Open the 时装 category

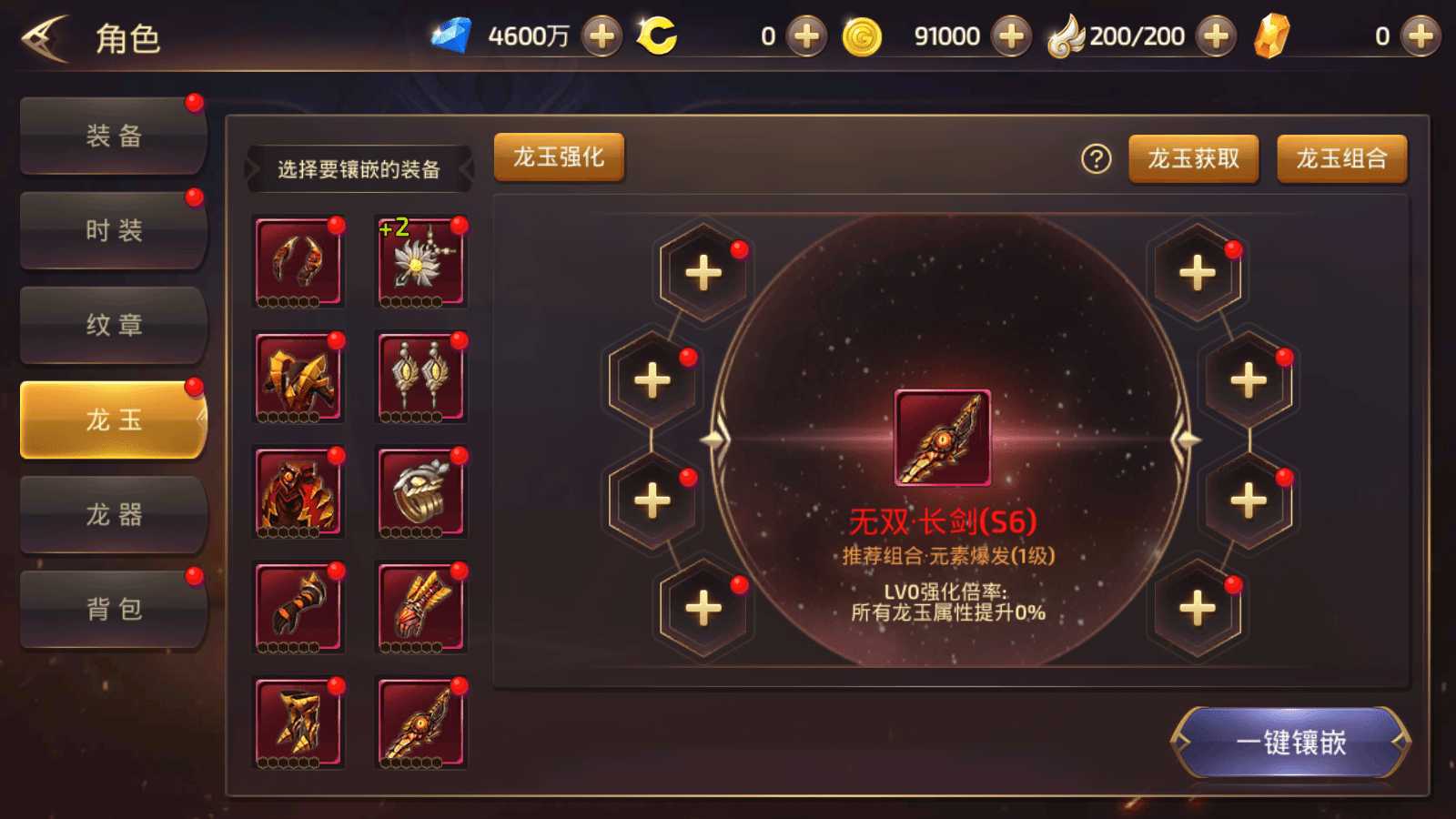coord(111,229)
